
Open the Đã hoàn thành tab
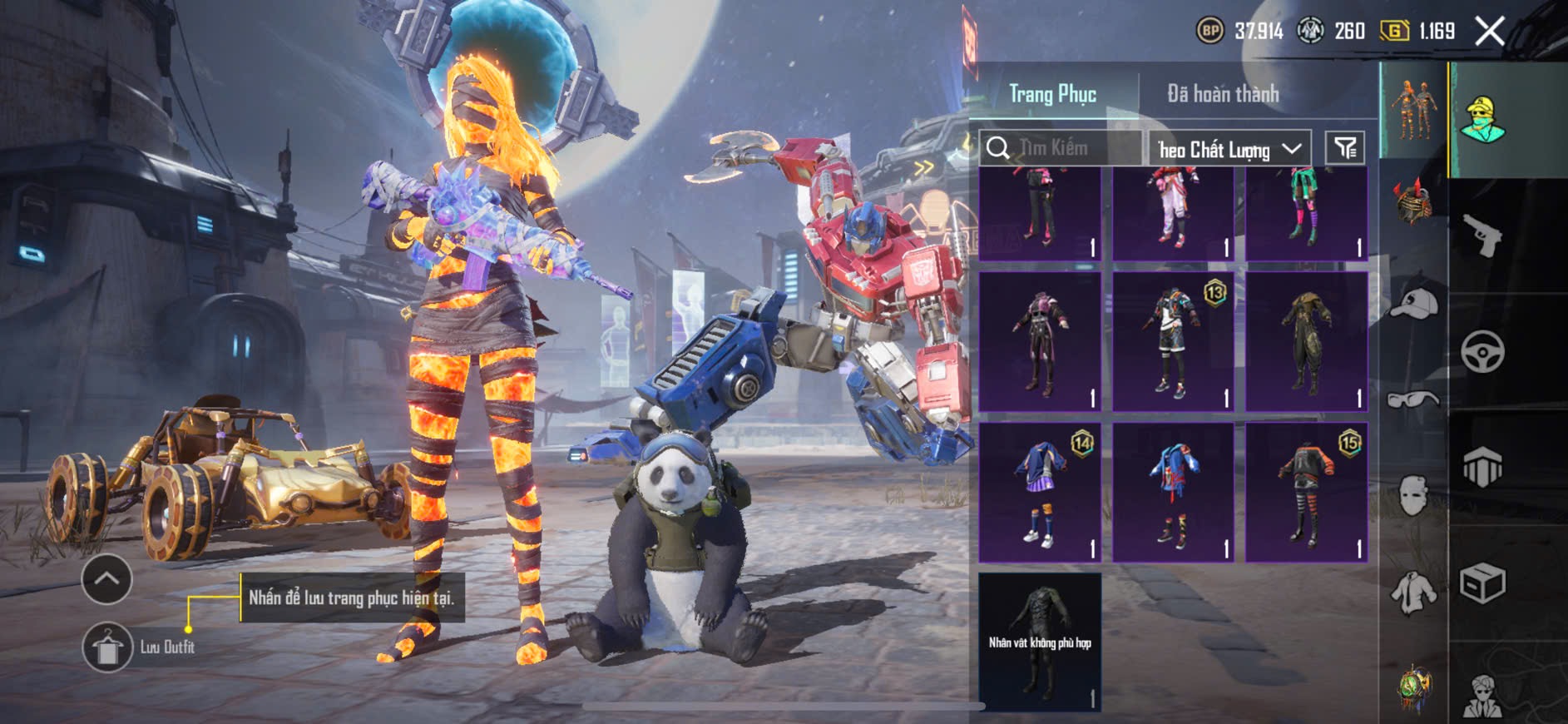pos(1222,94)
